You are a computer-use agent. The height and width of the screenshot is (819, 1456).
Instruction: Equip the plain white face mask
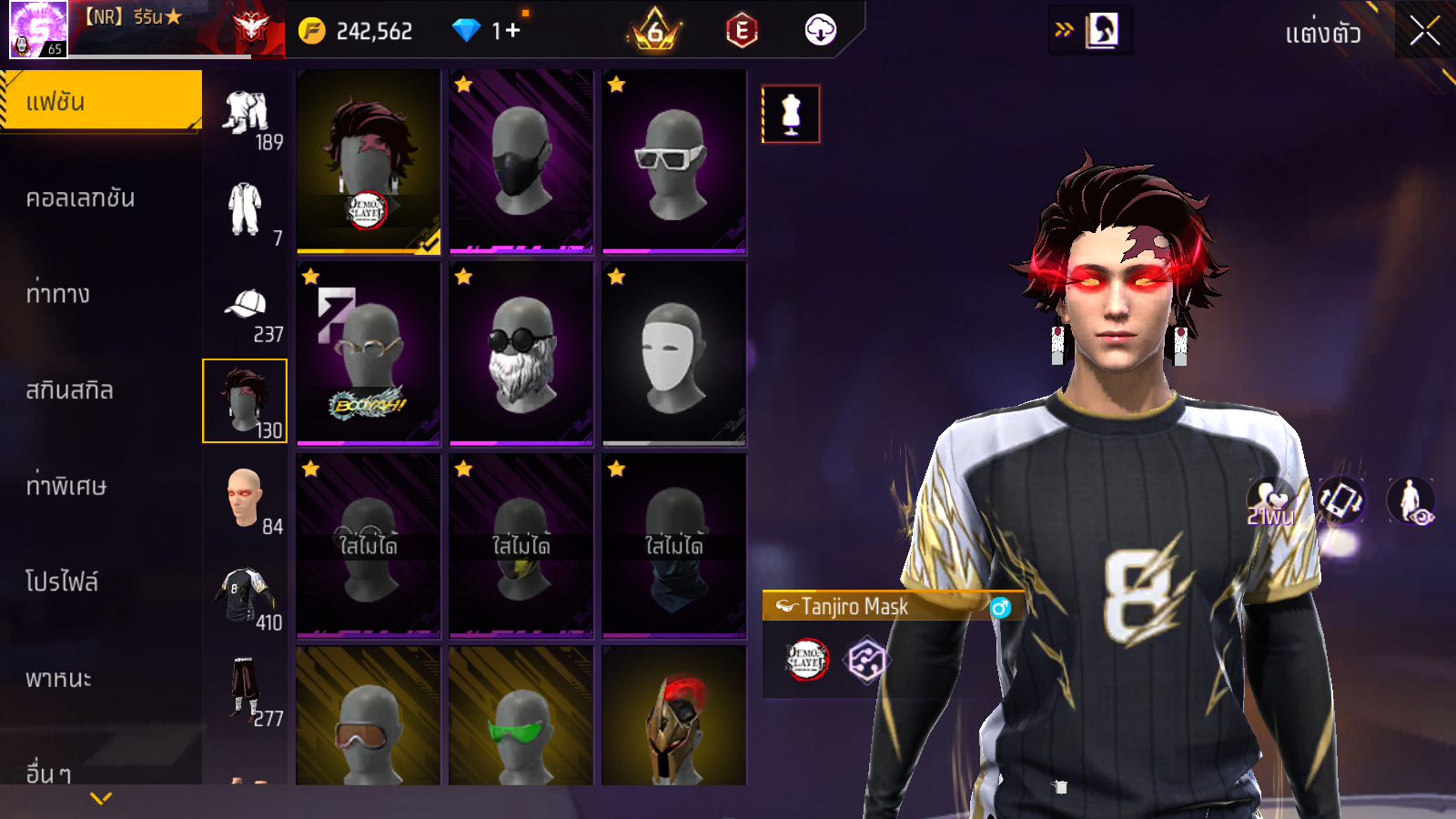[x=674, y=354]
